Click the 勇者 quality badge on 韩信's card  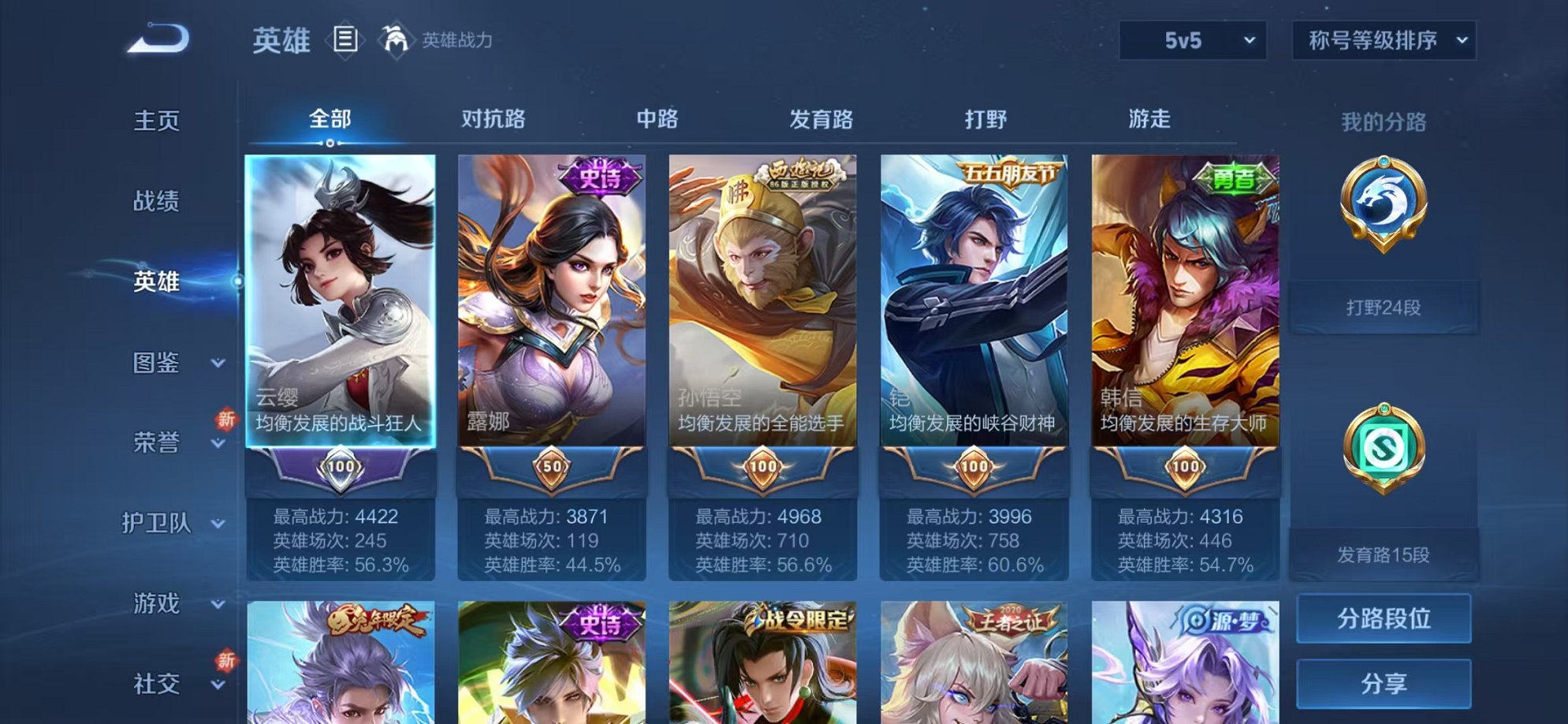pyautogui.click(x=1233, y=177)
